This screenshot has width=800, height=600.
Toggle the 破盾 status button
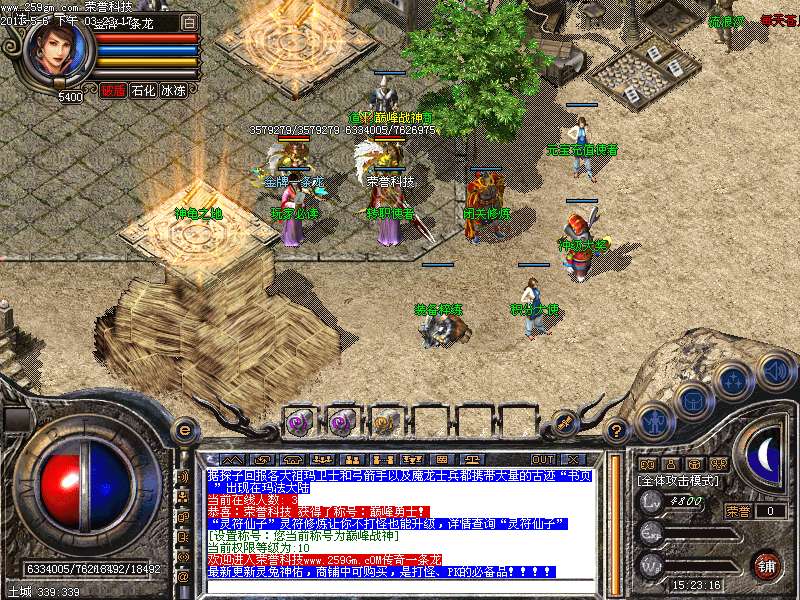click(112, 90)
